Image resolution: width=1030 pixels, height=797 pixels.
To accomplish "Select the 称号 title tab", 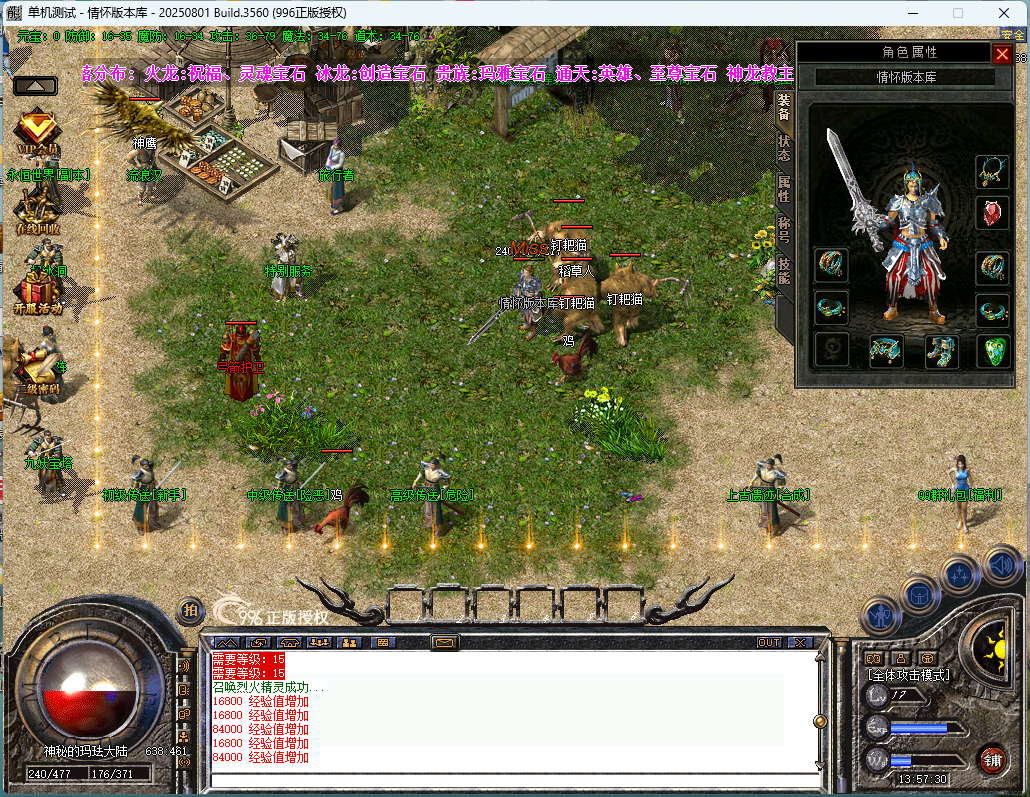I will pyautogui.click(x=784, y=229).
